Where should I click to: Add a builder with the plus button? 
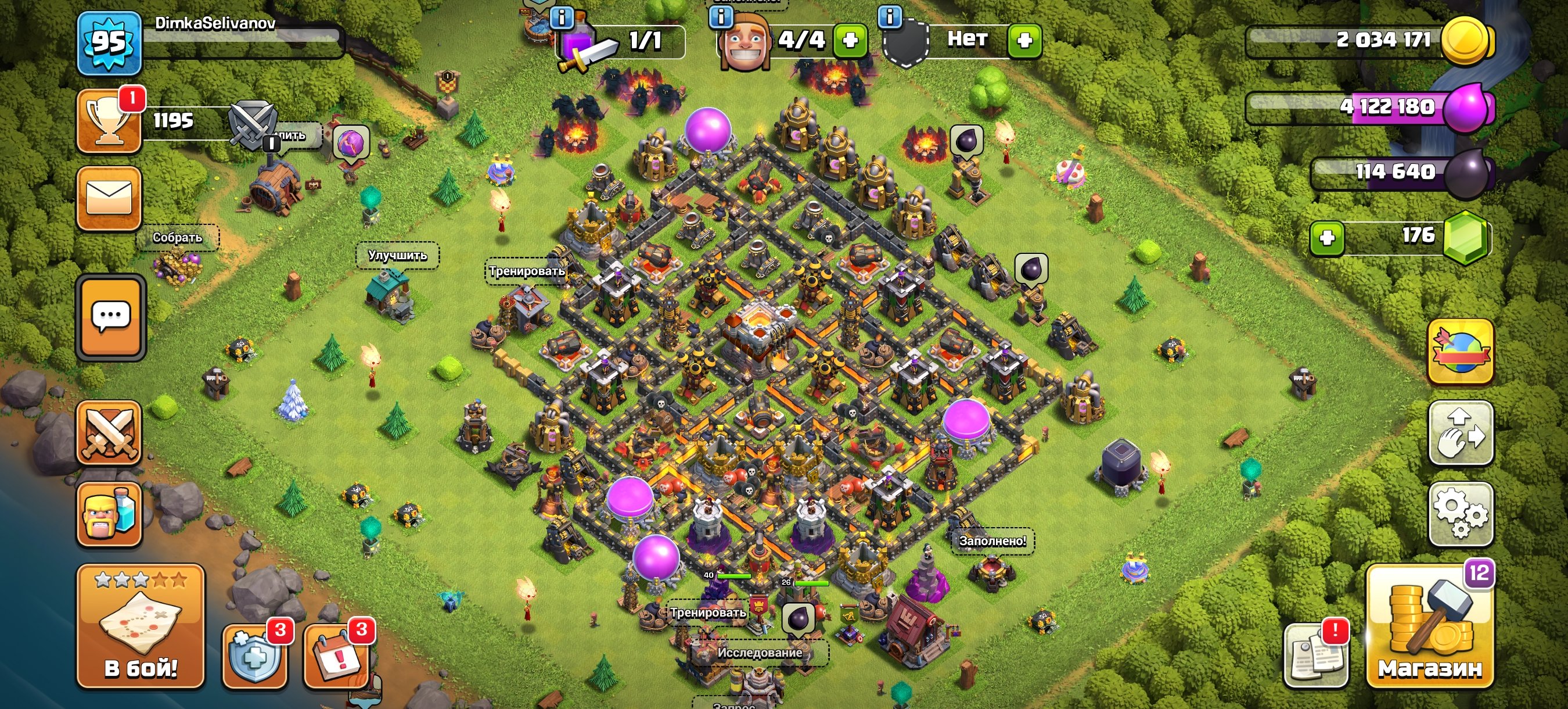(x=850, y=40)
